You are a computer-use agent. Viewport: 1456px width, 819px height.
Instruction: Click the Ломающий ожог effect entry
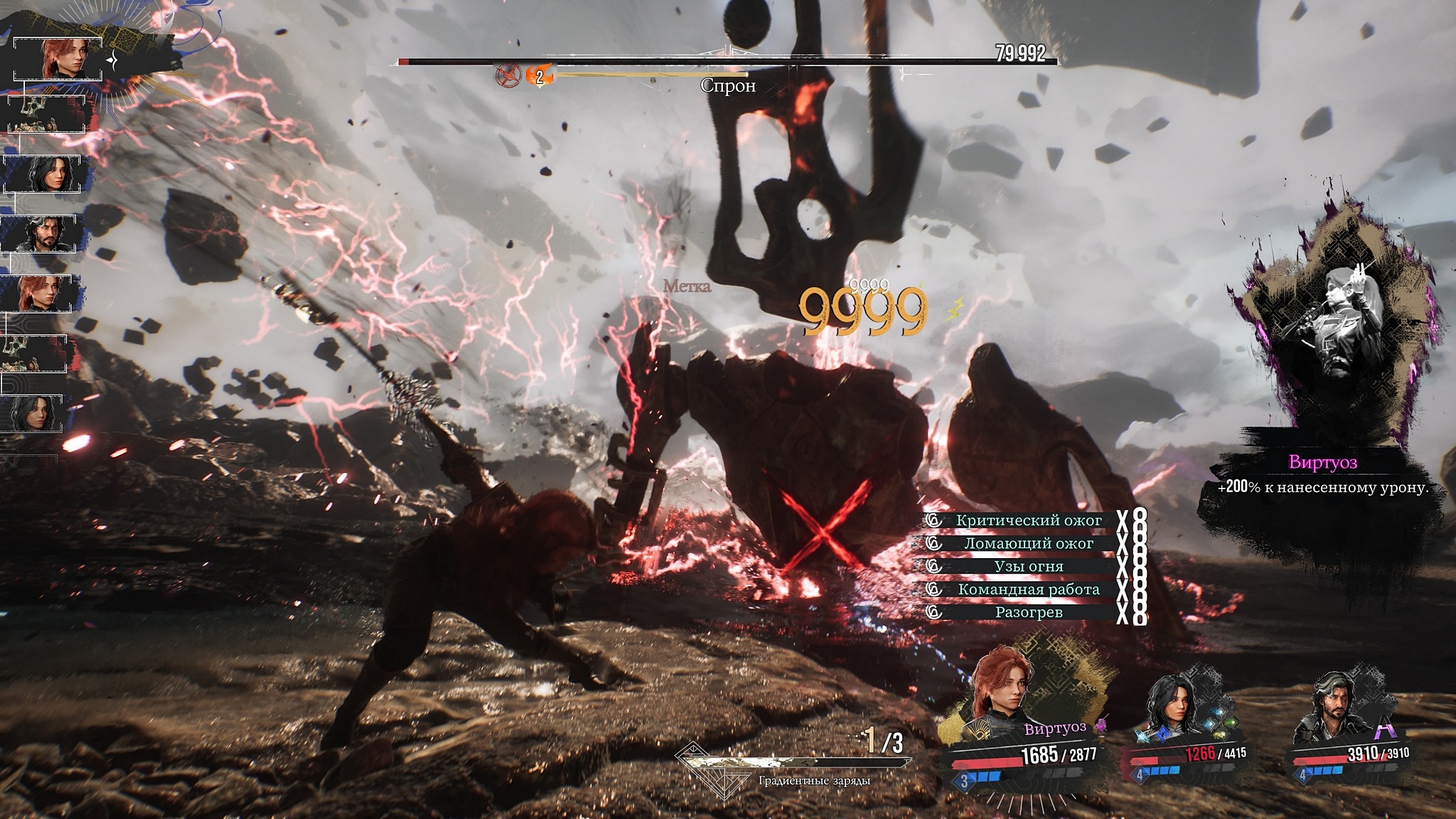pyautogui.click(x=1028, y=544)
